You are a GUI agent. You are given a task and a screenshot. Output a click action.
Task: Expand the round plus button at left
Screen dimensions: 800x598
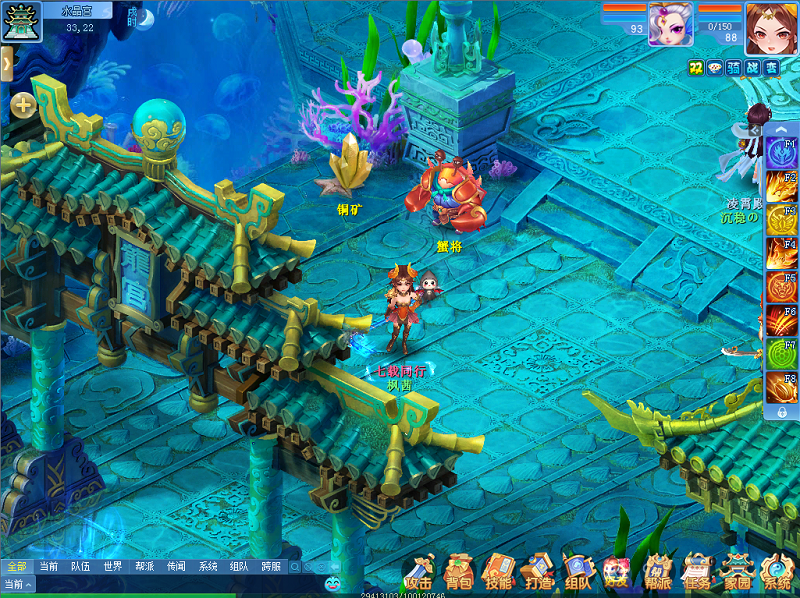(x=23, y=104)
